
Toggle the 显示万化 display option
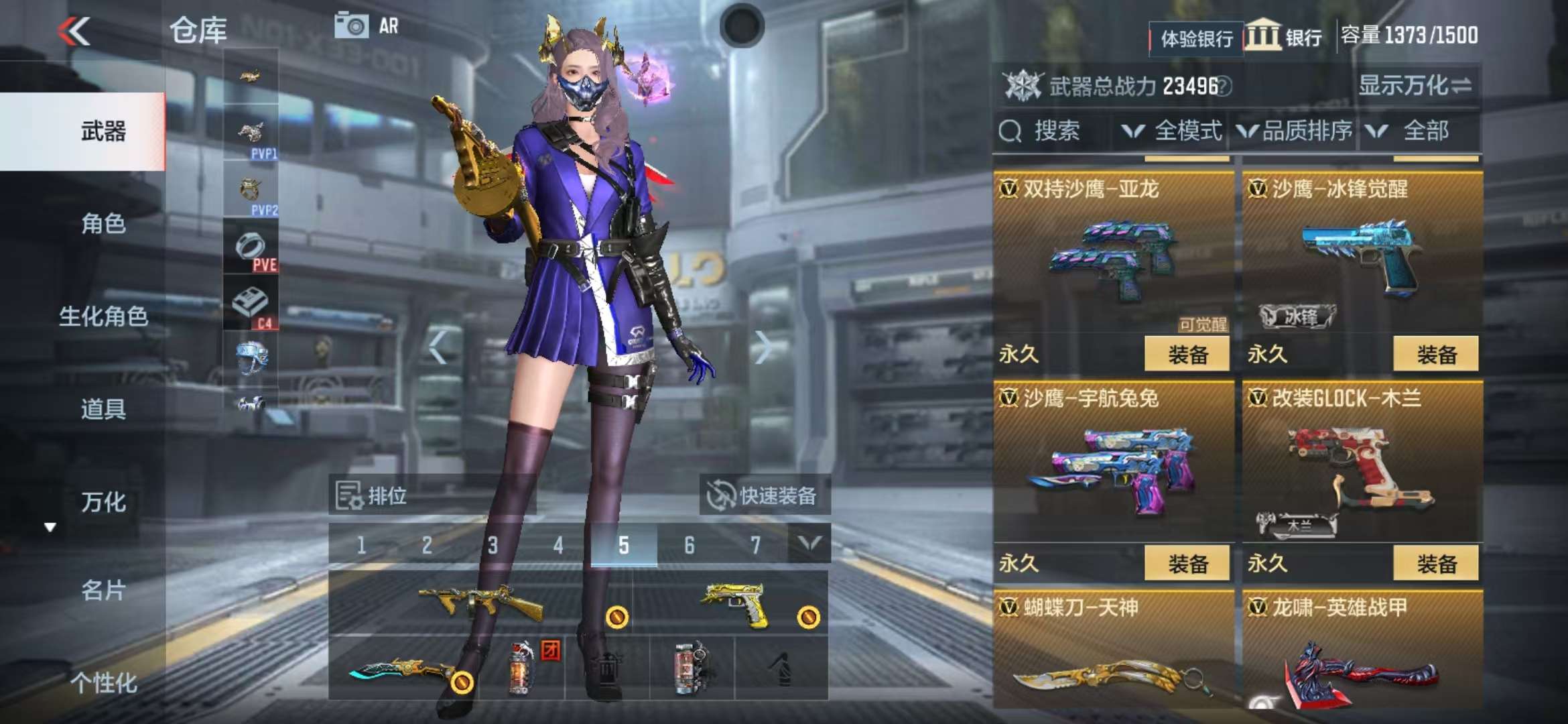click(x=1415, y=86)
